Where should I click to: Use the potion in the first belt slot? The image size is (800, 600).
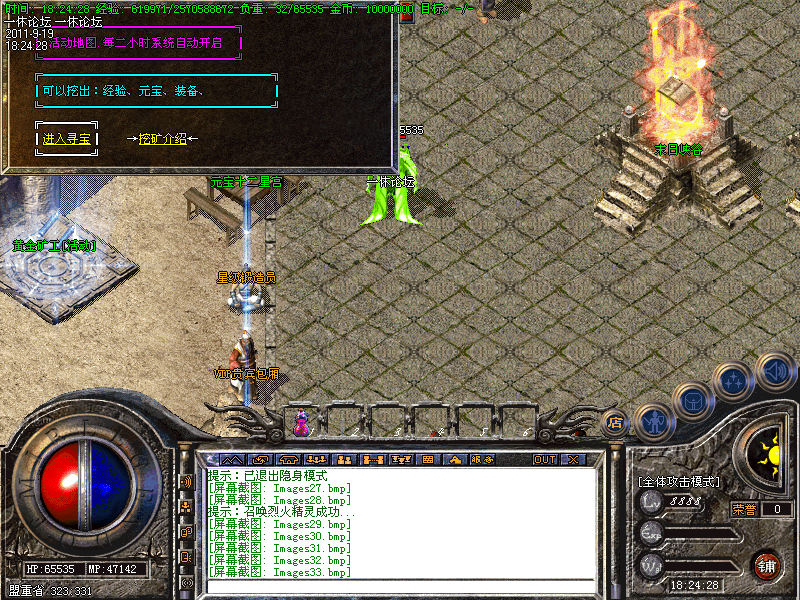(x=301, y=424)
